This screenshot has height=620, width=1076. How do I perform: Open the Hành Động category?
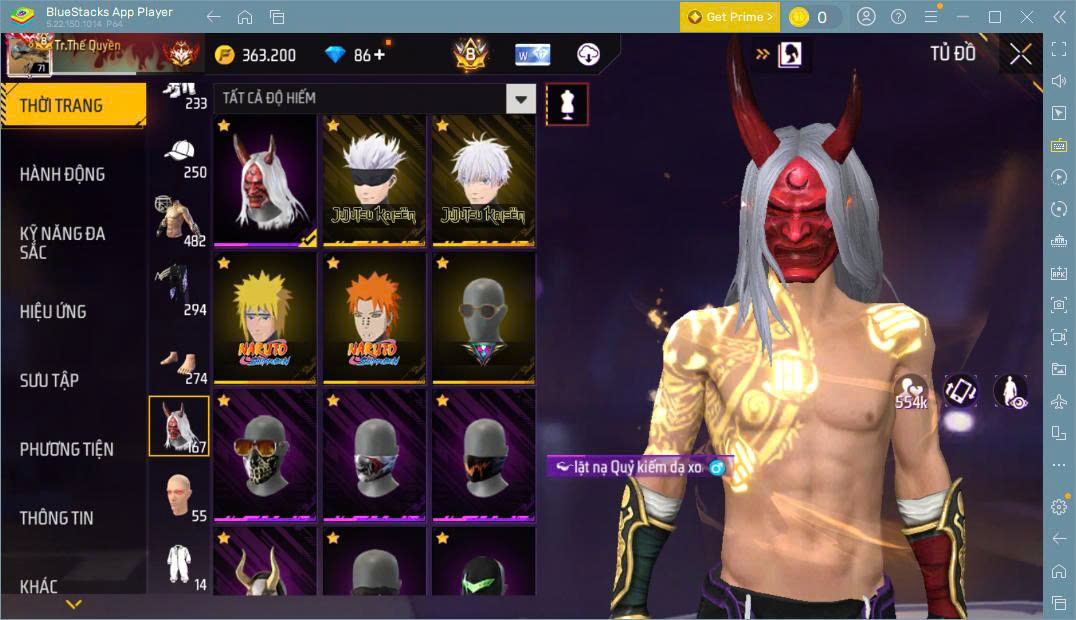(62, 174)
